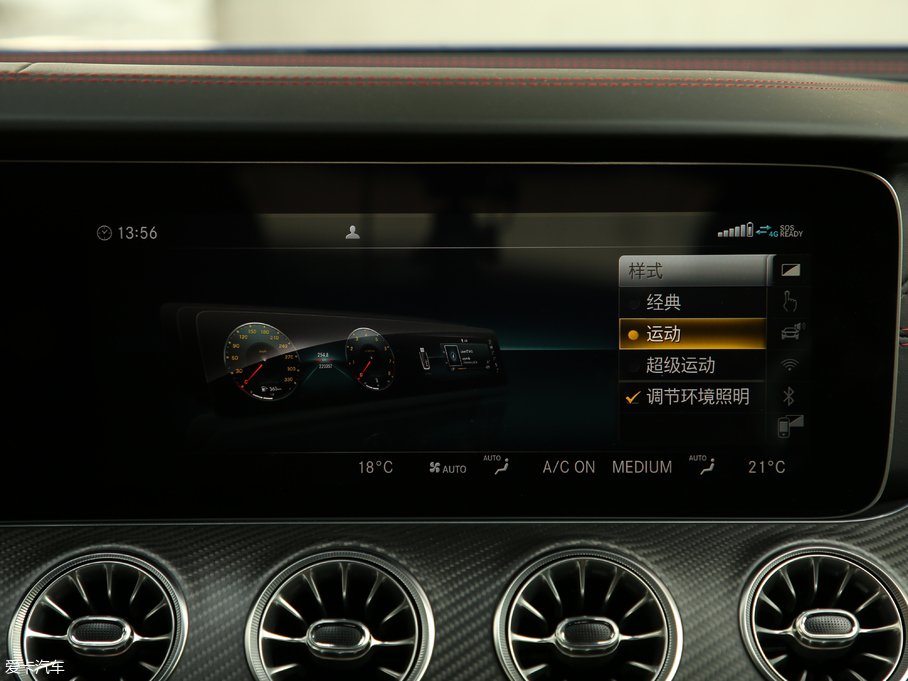The image size is (908, 681).
Task: Adjust the 18°C temperature setting
Action: coord(376,467)
